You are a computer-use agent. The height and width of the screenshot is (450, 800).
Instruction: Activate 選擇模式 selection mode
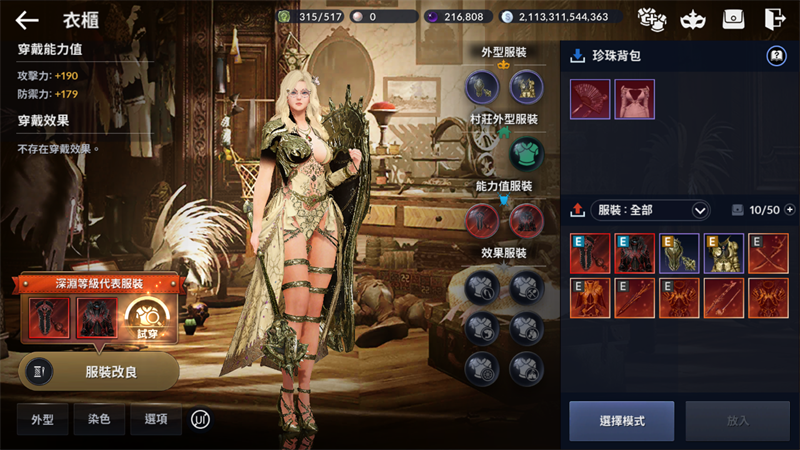point(621,421)
